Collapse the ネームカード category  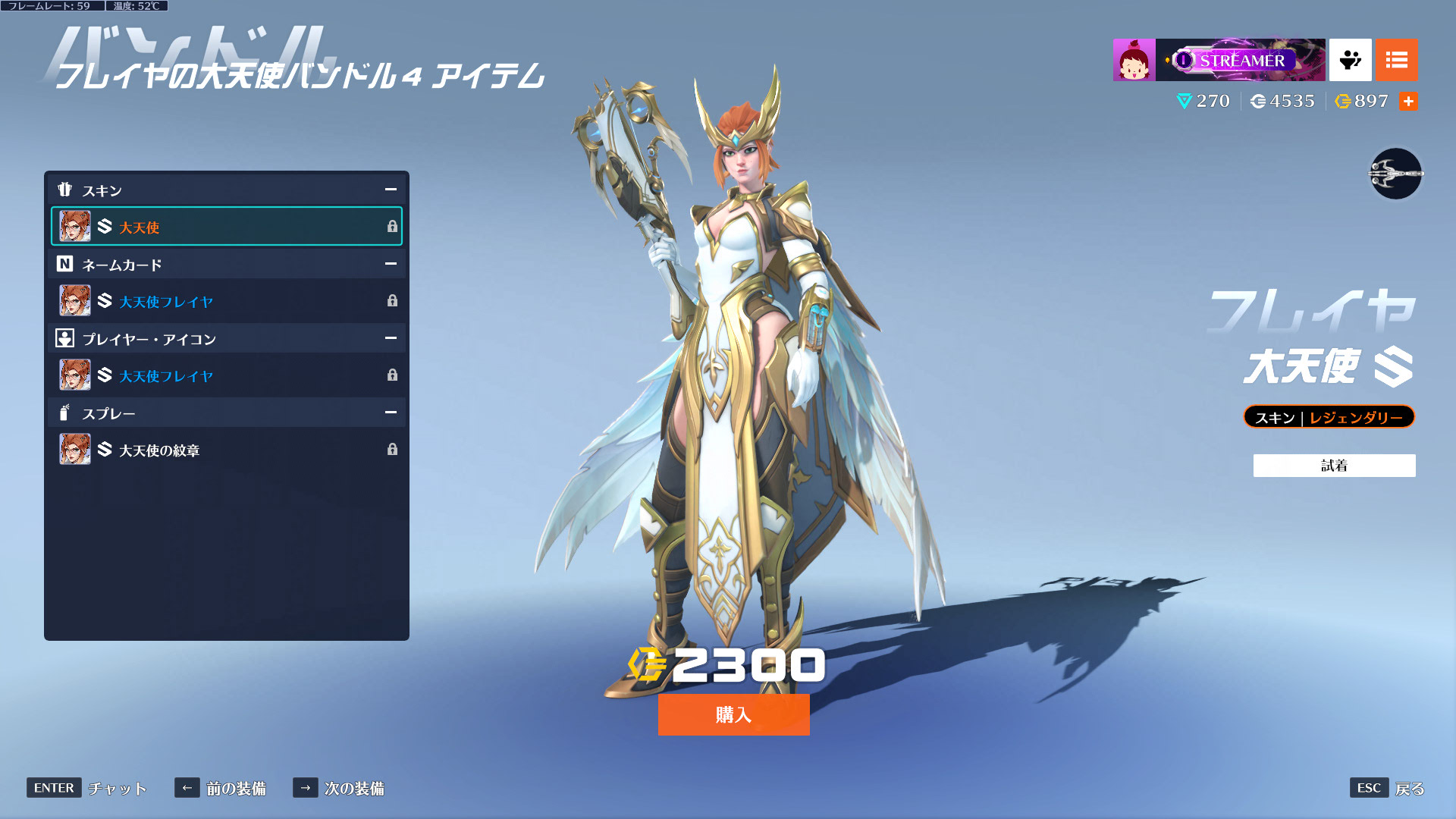click(x=391, y=264)
